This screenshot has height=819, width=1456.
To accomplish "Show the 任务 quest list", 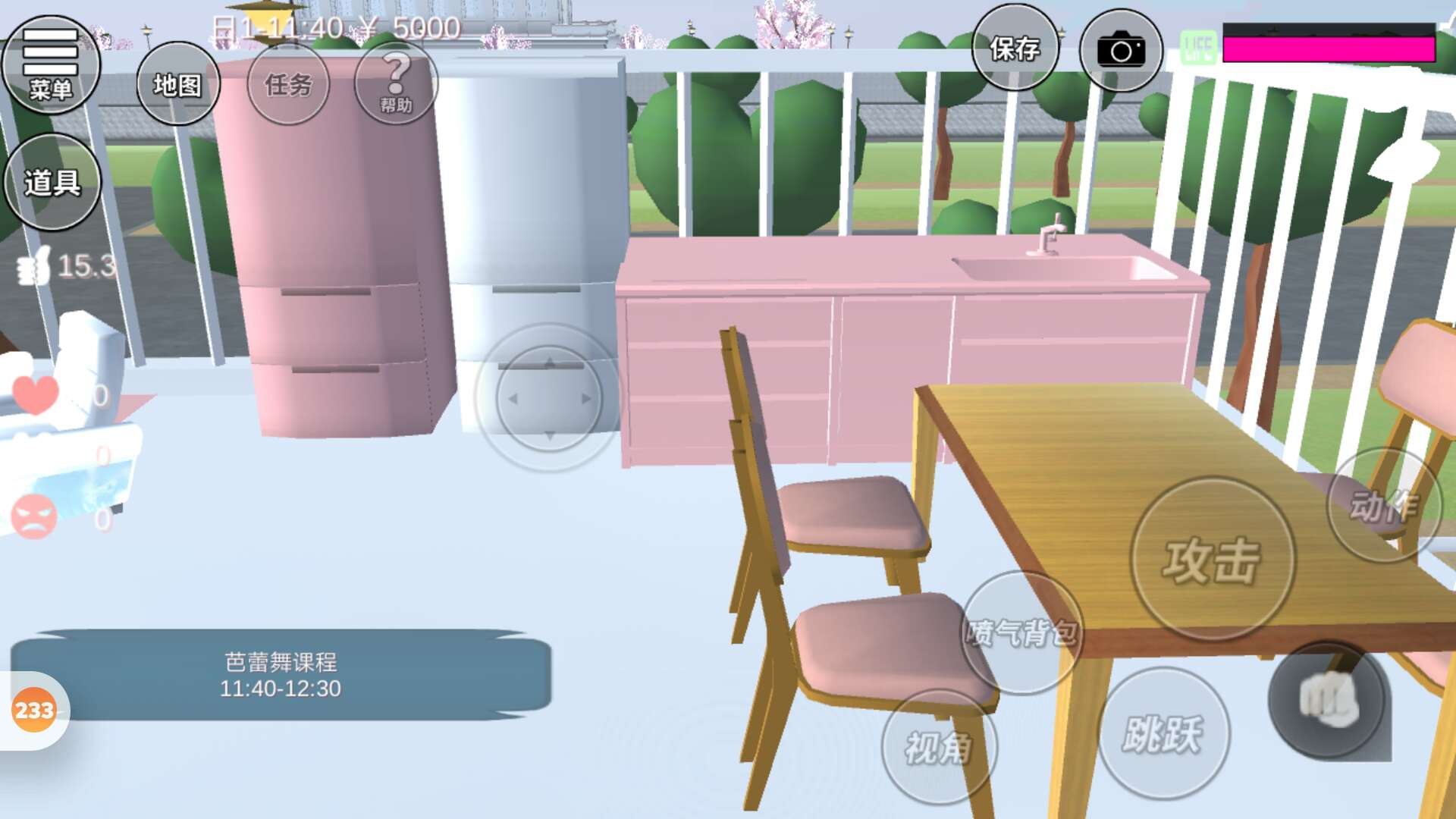I will pos(288,84).
